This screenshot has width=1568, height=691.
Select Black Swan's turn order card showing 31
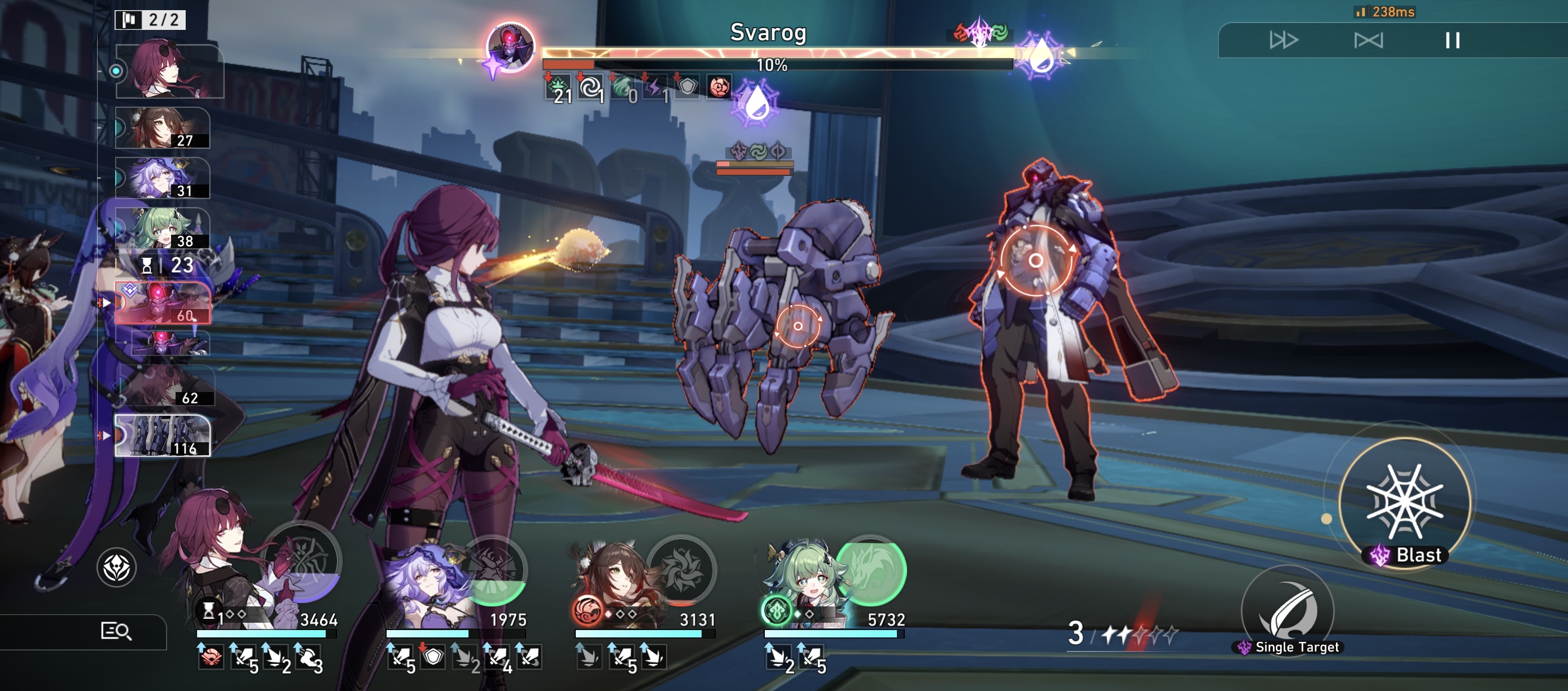pyautogui.click(x=163, y=178)
